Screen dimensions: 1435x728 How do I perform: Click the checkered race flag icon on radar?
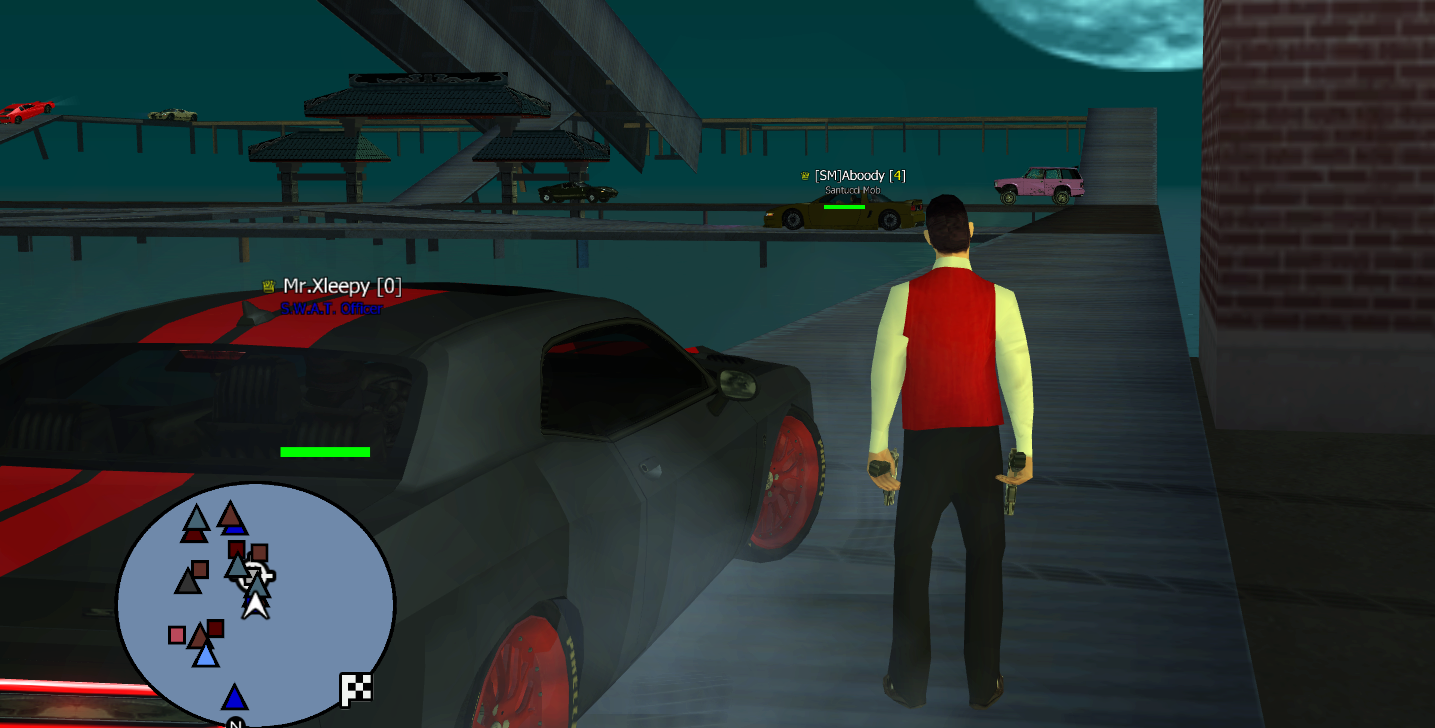(x=355, y=690)
